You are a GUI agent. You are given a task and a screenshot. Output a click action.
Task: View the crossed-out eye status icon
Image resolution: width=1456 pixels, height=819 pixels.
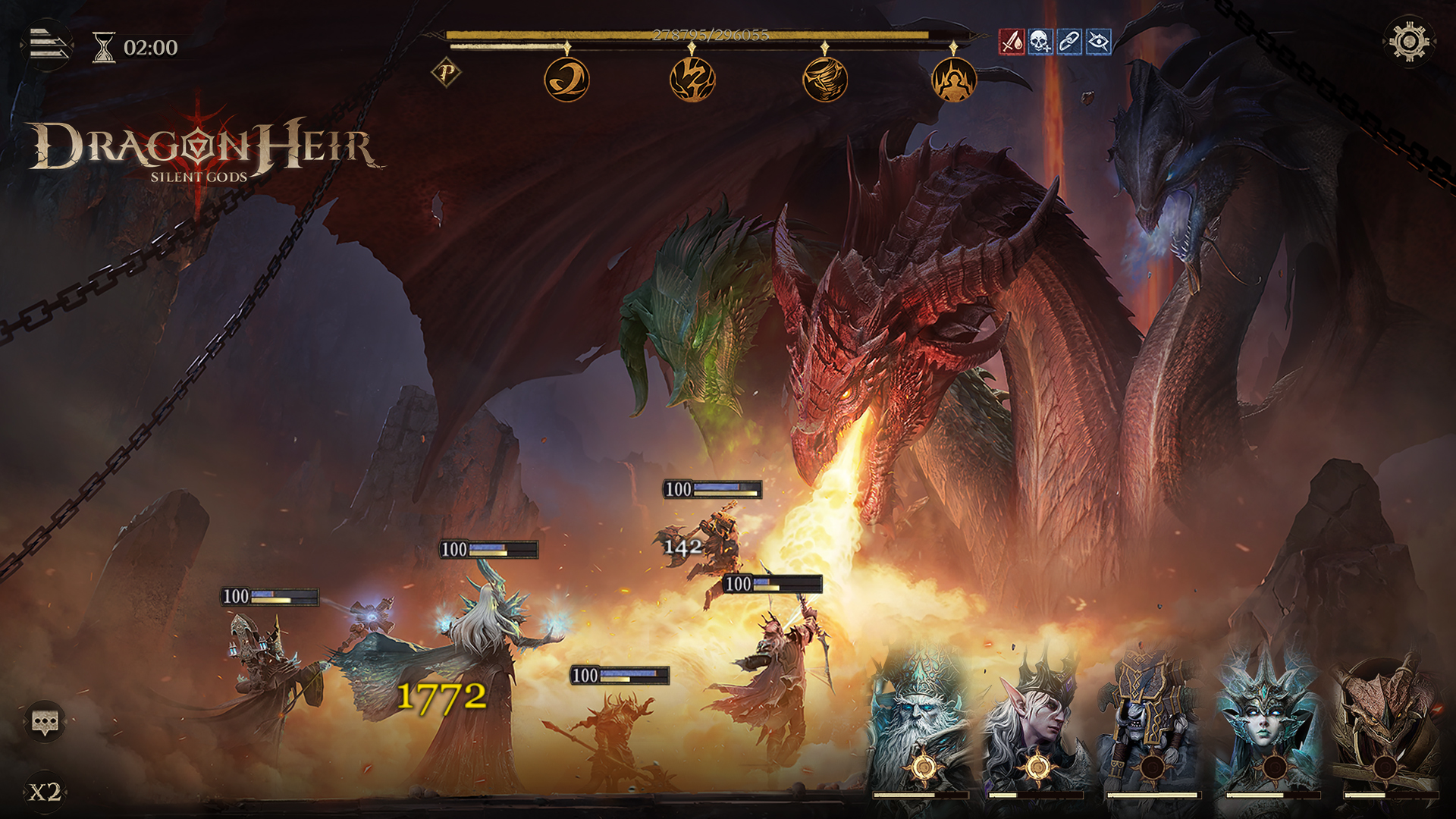[1098, 42]
